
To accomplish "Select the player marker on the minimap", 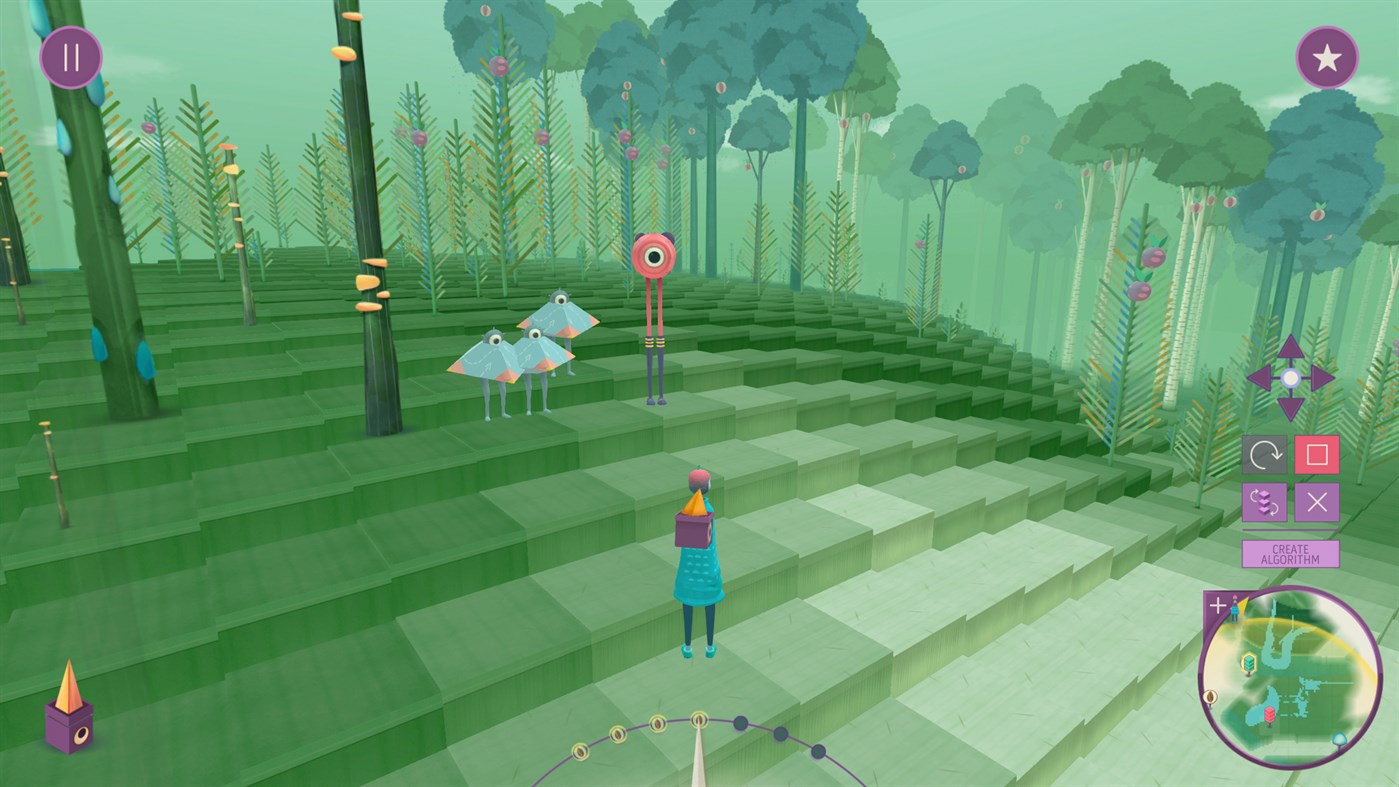I will point(1235,609).
